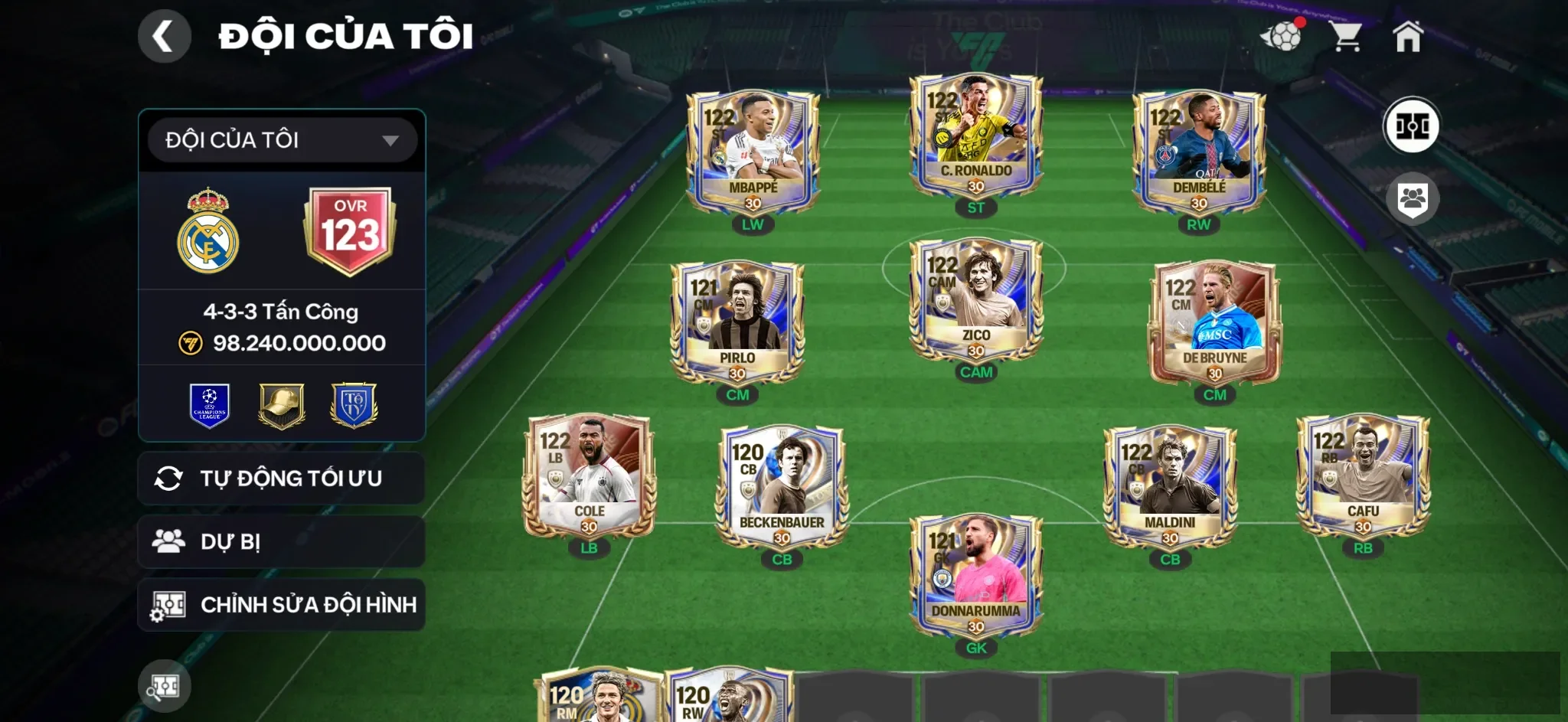This screenshot has height=722, width=1568.
Task: Choose CHỈNH SỬA ĐỘI HÌNH
Action: point(281,605)
